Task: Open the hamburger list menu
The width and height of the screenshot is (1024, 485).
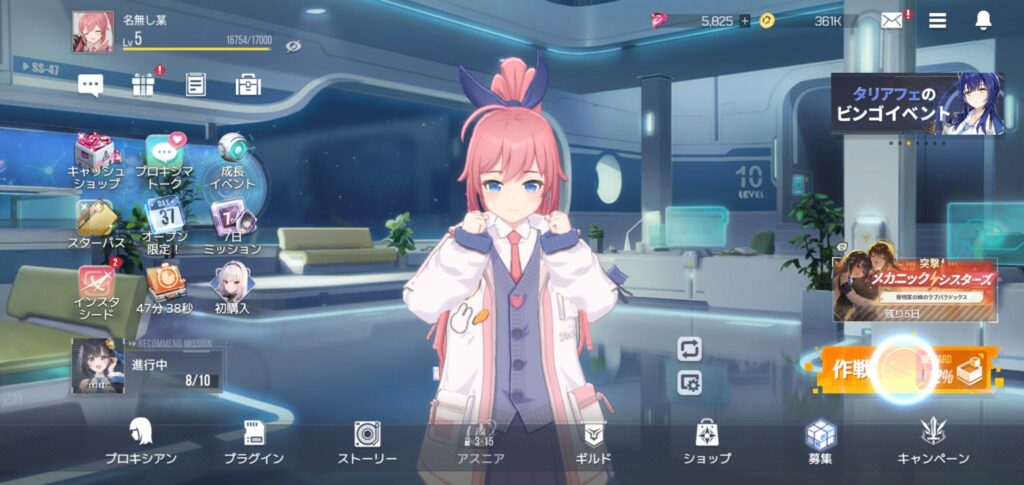Action: coord(937,21)
